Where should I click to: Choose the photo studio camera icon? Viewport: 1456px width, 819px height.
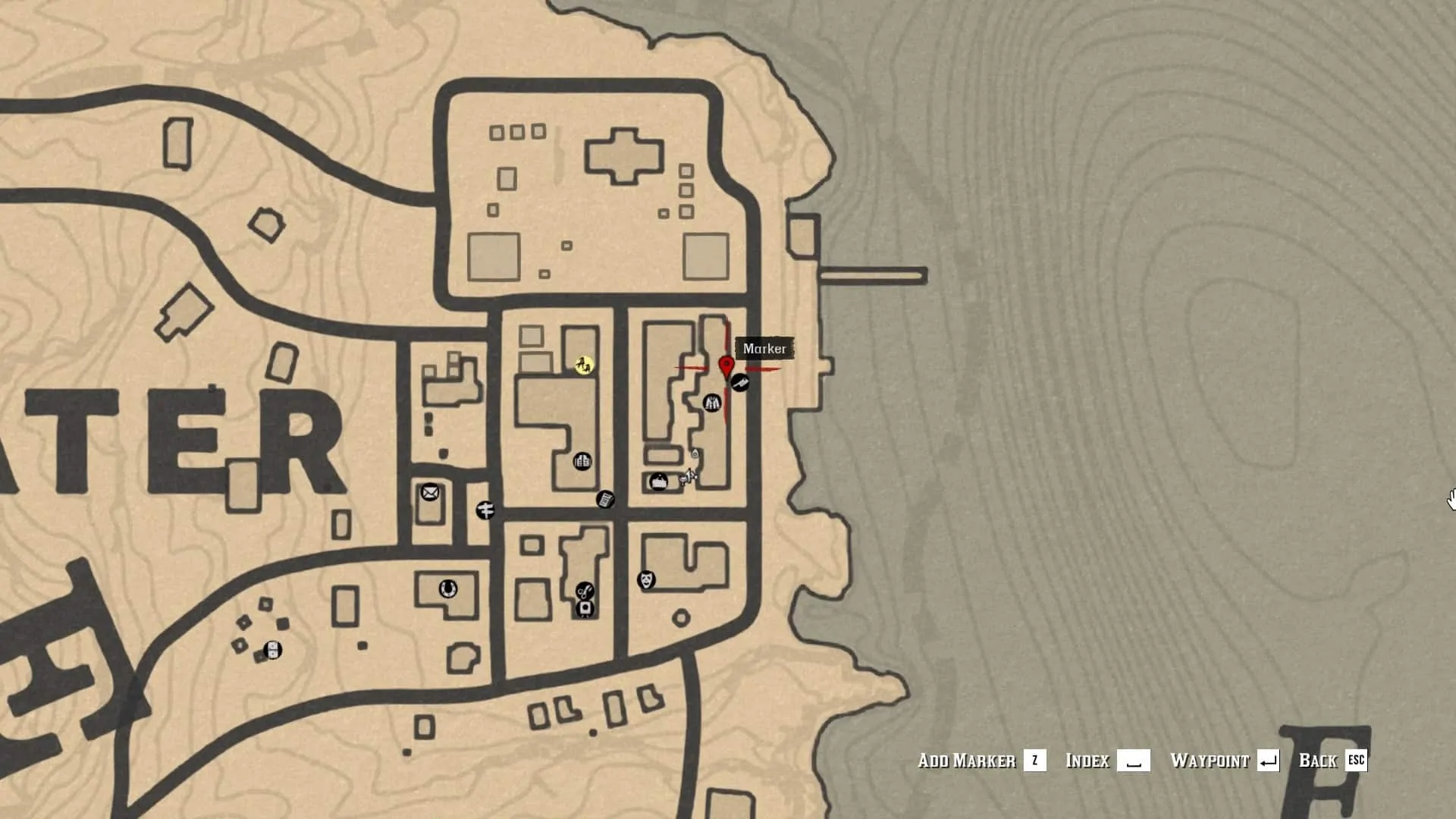click(x=585, y=608)
